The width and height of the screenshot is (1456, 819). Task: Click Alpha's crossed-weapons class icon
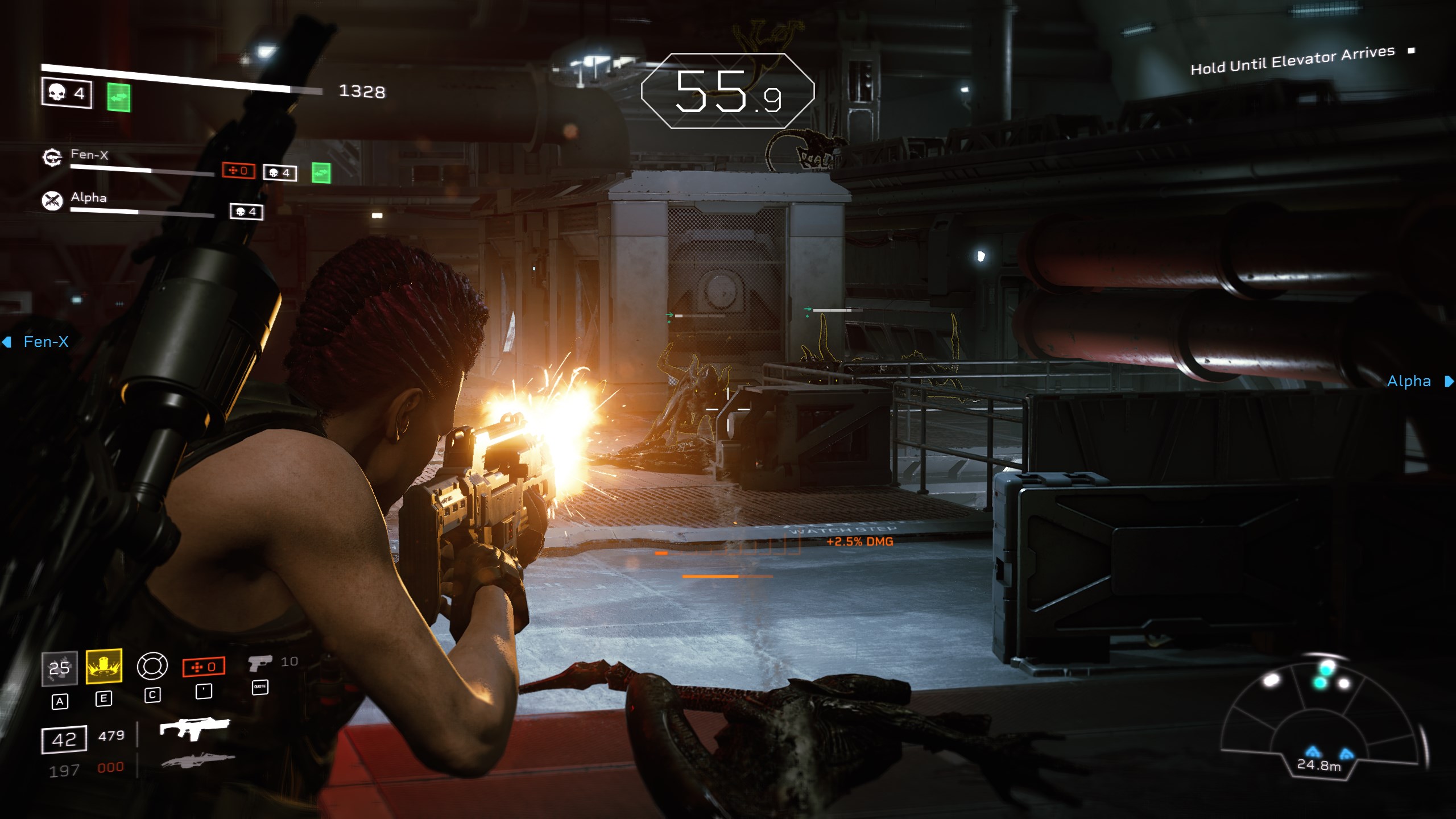coord(52,200)
